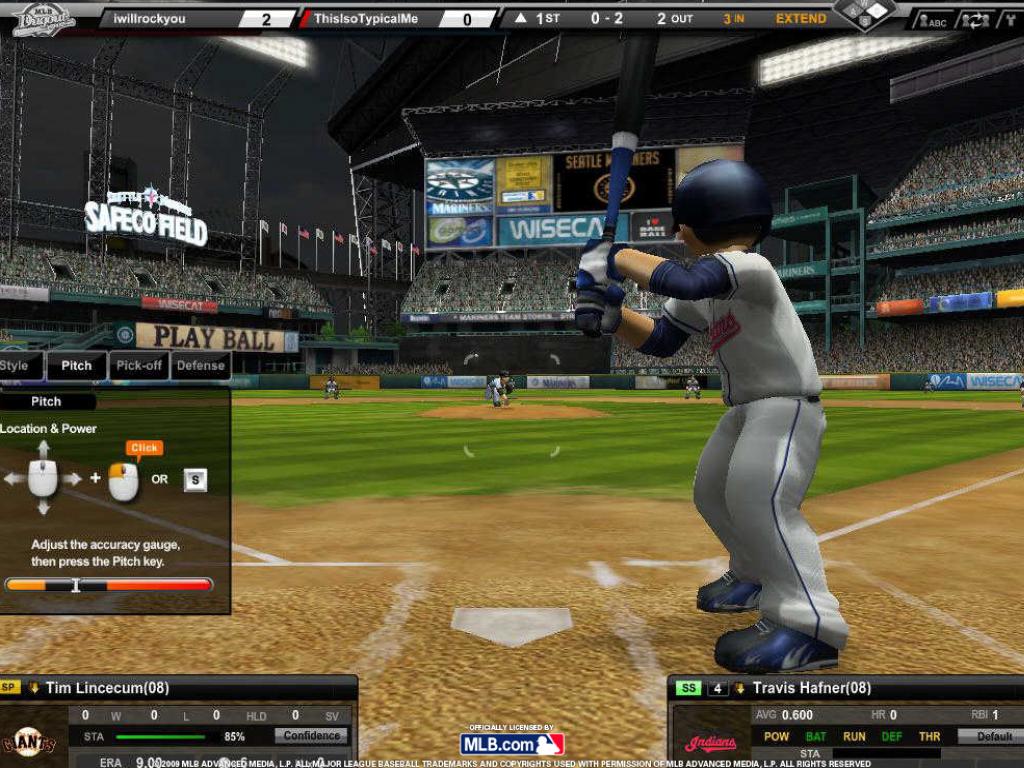
Task: Click the MLB.com logo link
Action: [x=512, y=744]
